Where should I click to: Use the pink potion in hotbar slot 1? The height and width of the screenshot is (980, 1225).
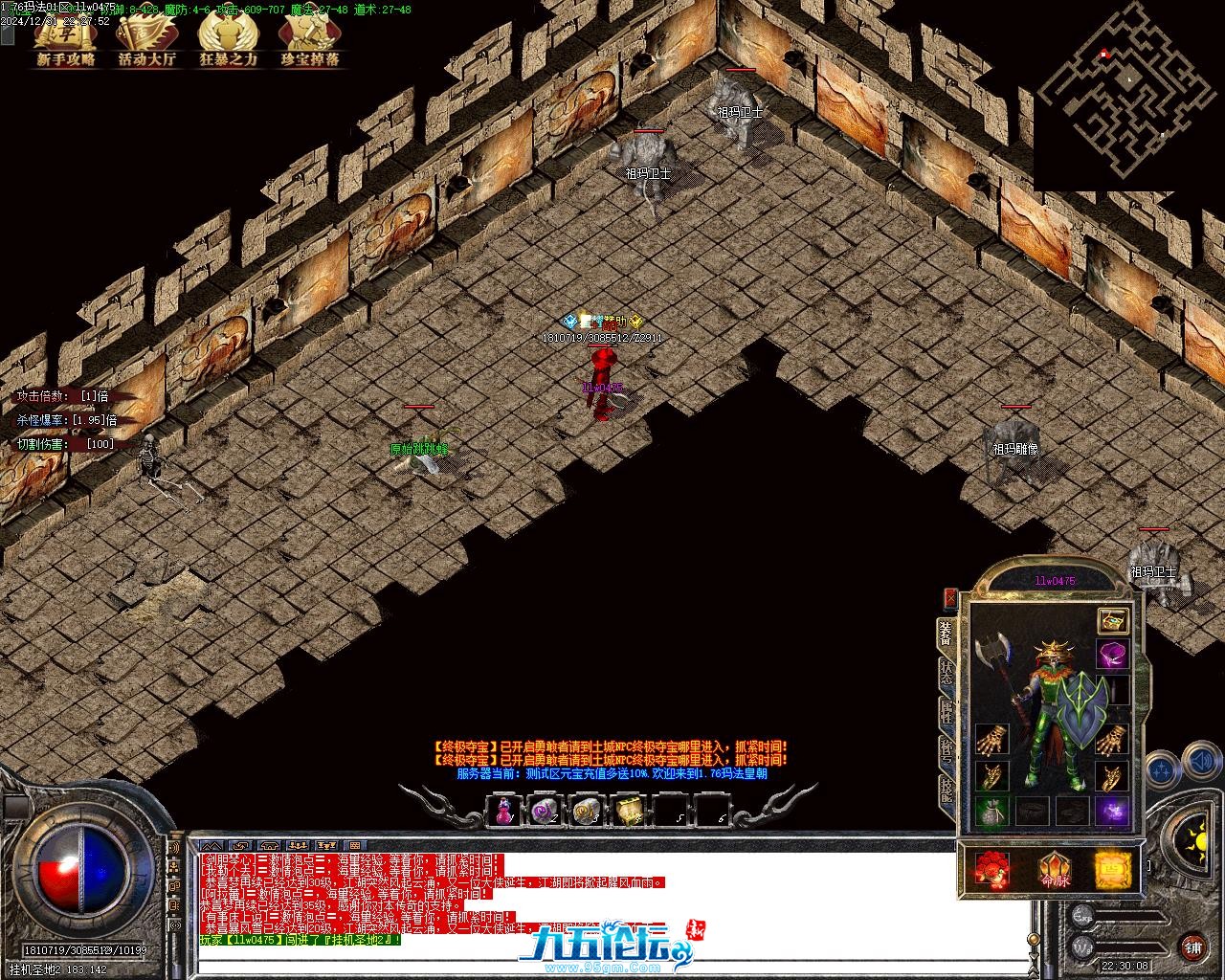tap(502, 812)
